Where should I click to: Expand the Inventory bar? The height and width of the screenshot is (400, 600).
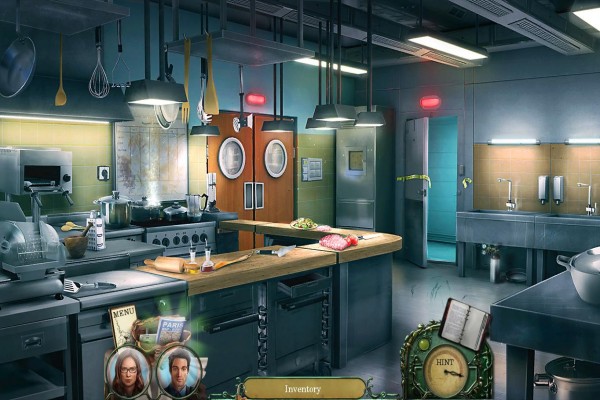pyautogui.click(x=303, y=388)
